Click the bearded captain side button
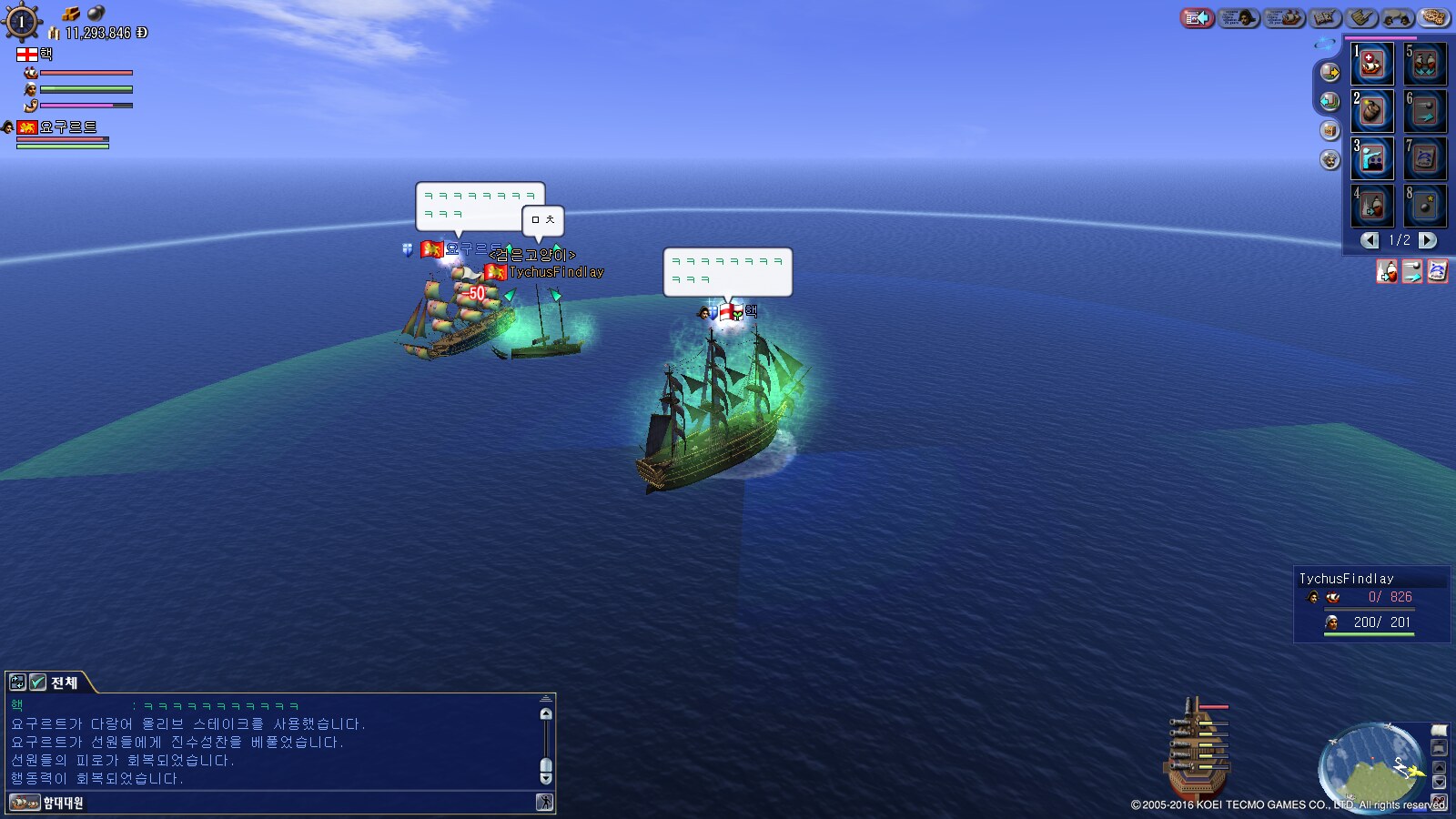 click(x=1330, y=161)
